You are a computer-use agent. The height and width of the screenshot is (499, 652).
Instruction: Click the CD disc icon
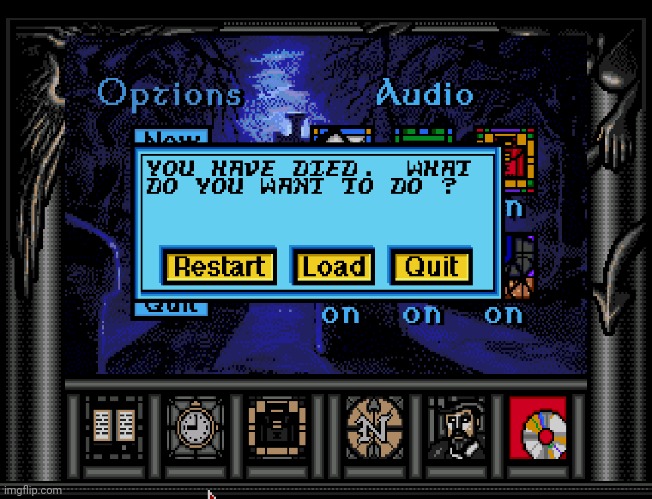(x=538, y=427)
